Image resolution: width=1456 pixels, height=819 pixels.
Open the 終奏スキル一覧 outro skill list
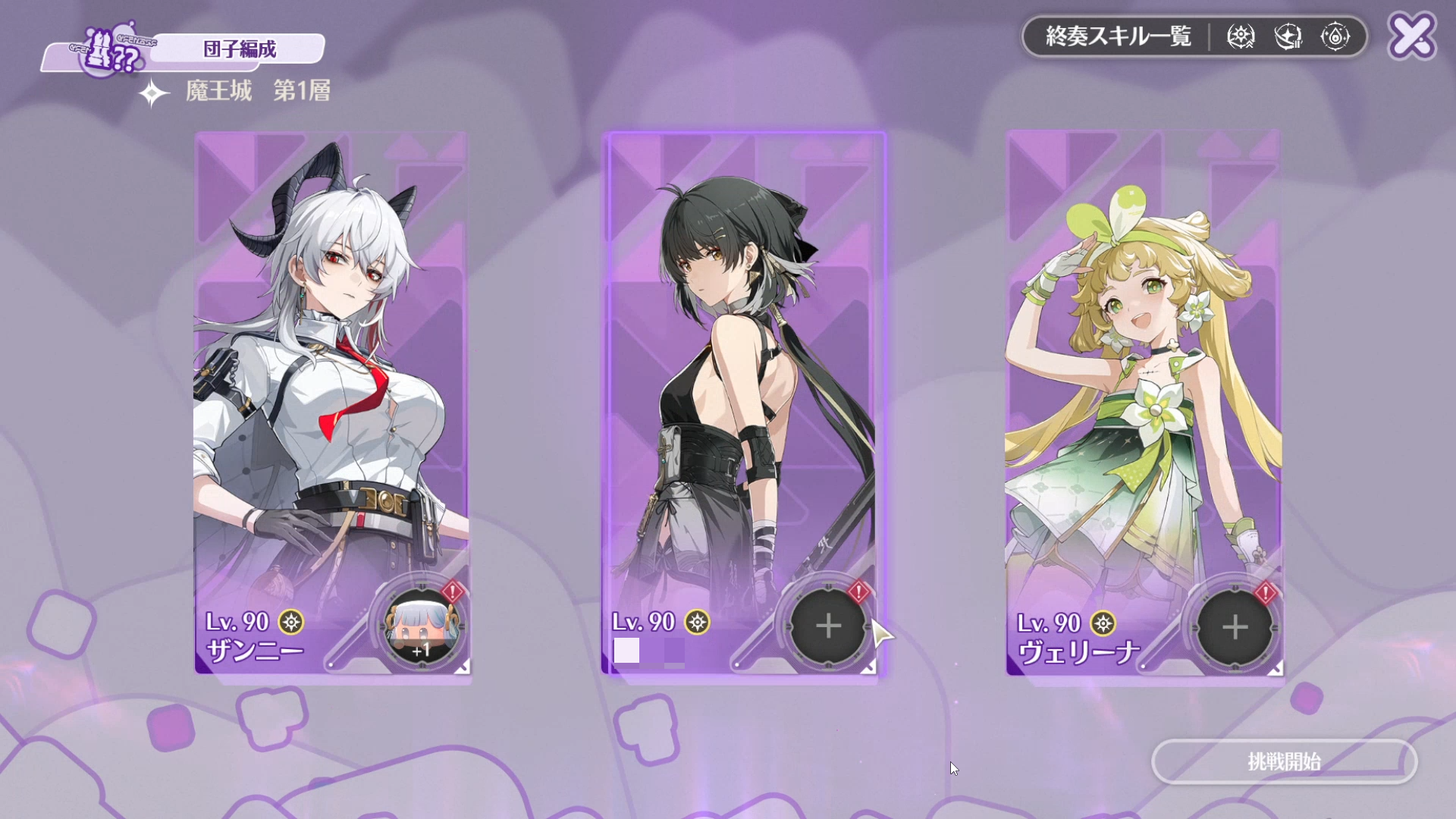coord(1118,36)
